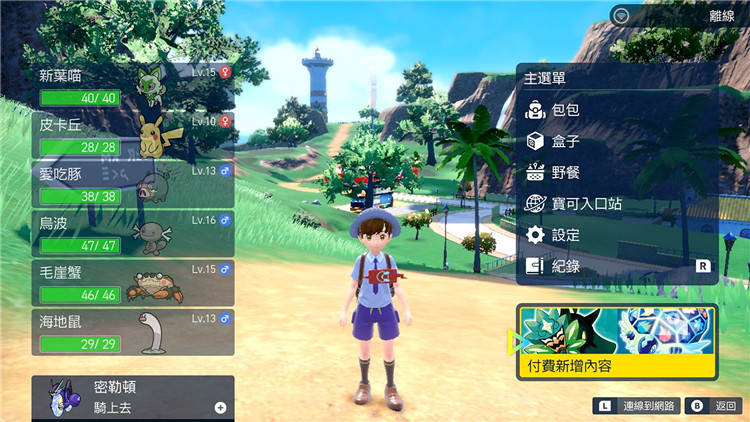Open the 包包 bag menu

pos(566,110)
